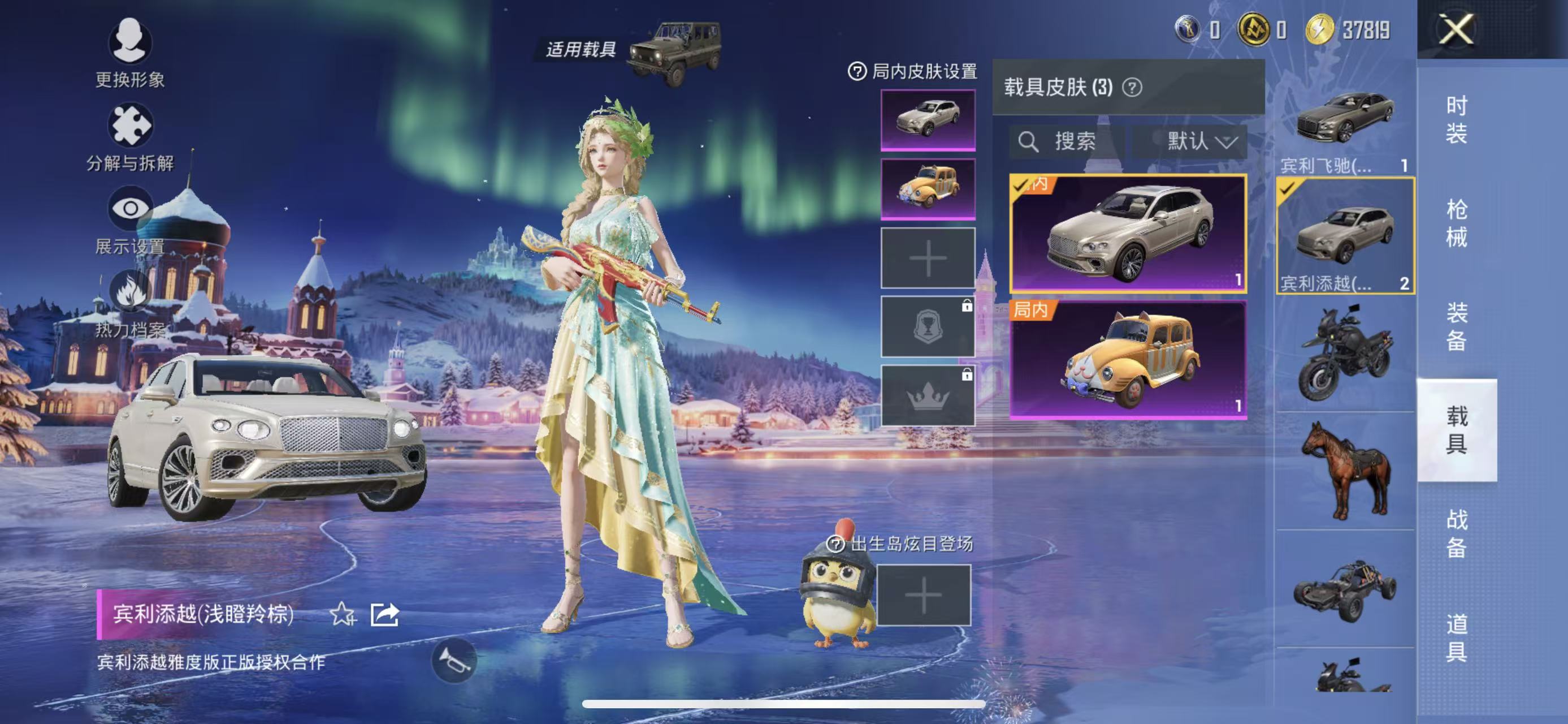
Task: Favorite the skin with the star icon
Action: (x=343, y=614)
